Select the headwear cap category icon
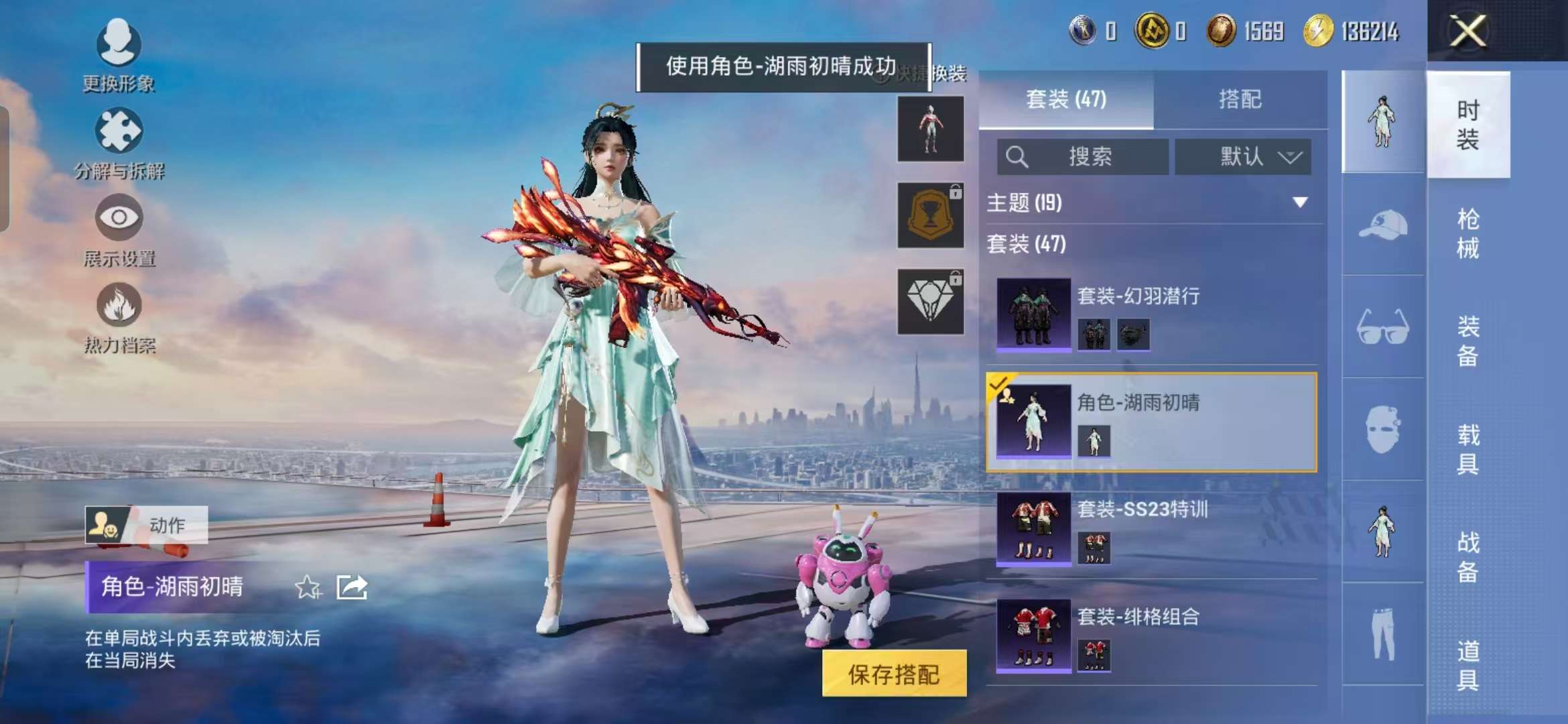The height and width of the screenshot is (724, 1568). (x=1384, y=225)
